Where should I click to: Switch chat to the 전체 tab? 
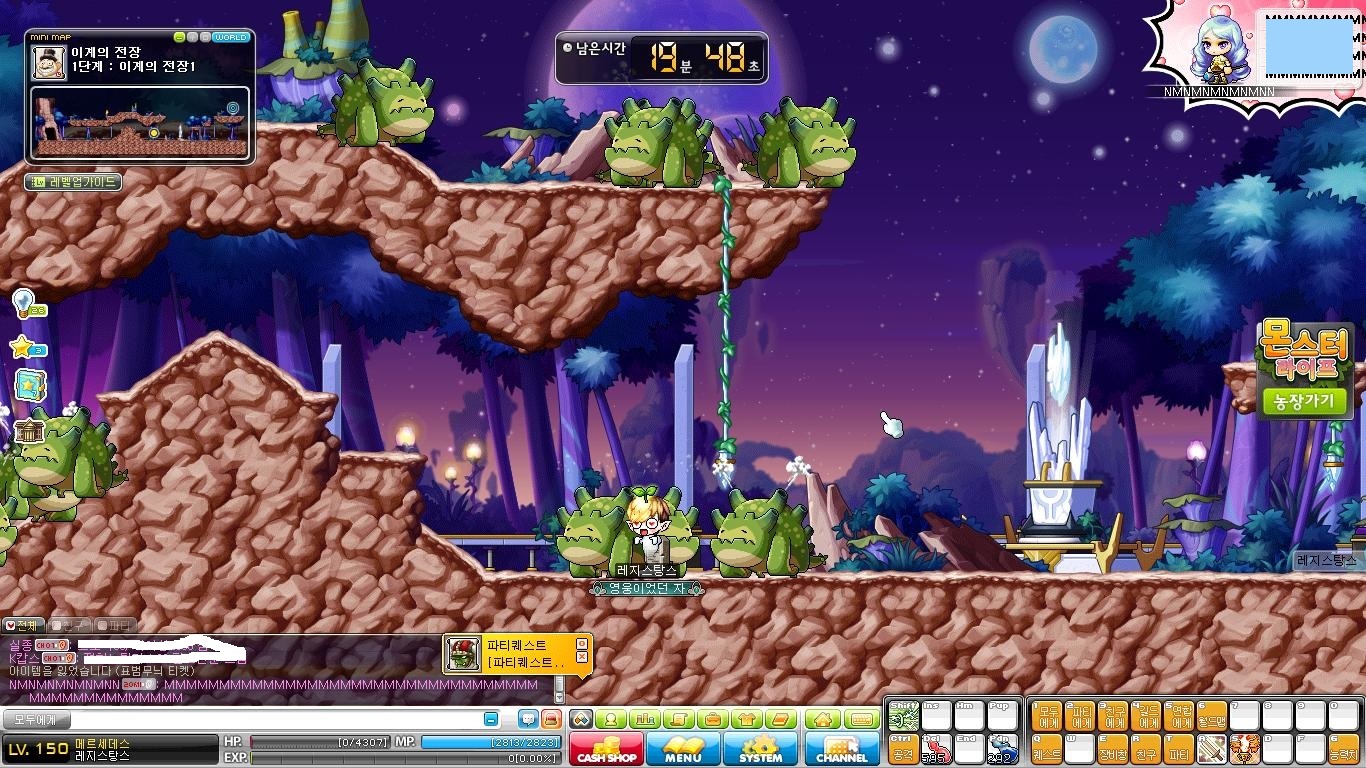pos(22,625)
